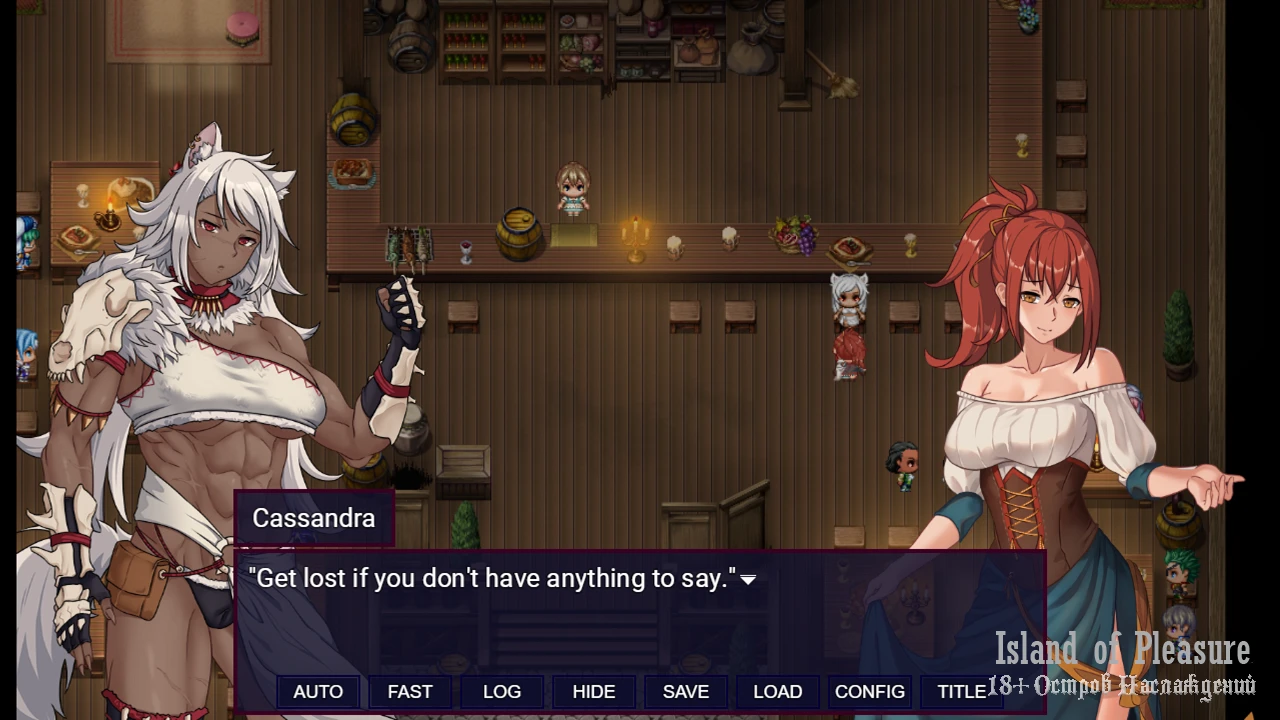Hide the dialogue window with HIDE
The width and height of the screenshot is (1280, 720).
pyautogui.click(x=594, y=692)
